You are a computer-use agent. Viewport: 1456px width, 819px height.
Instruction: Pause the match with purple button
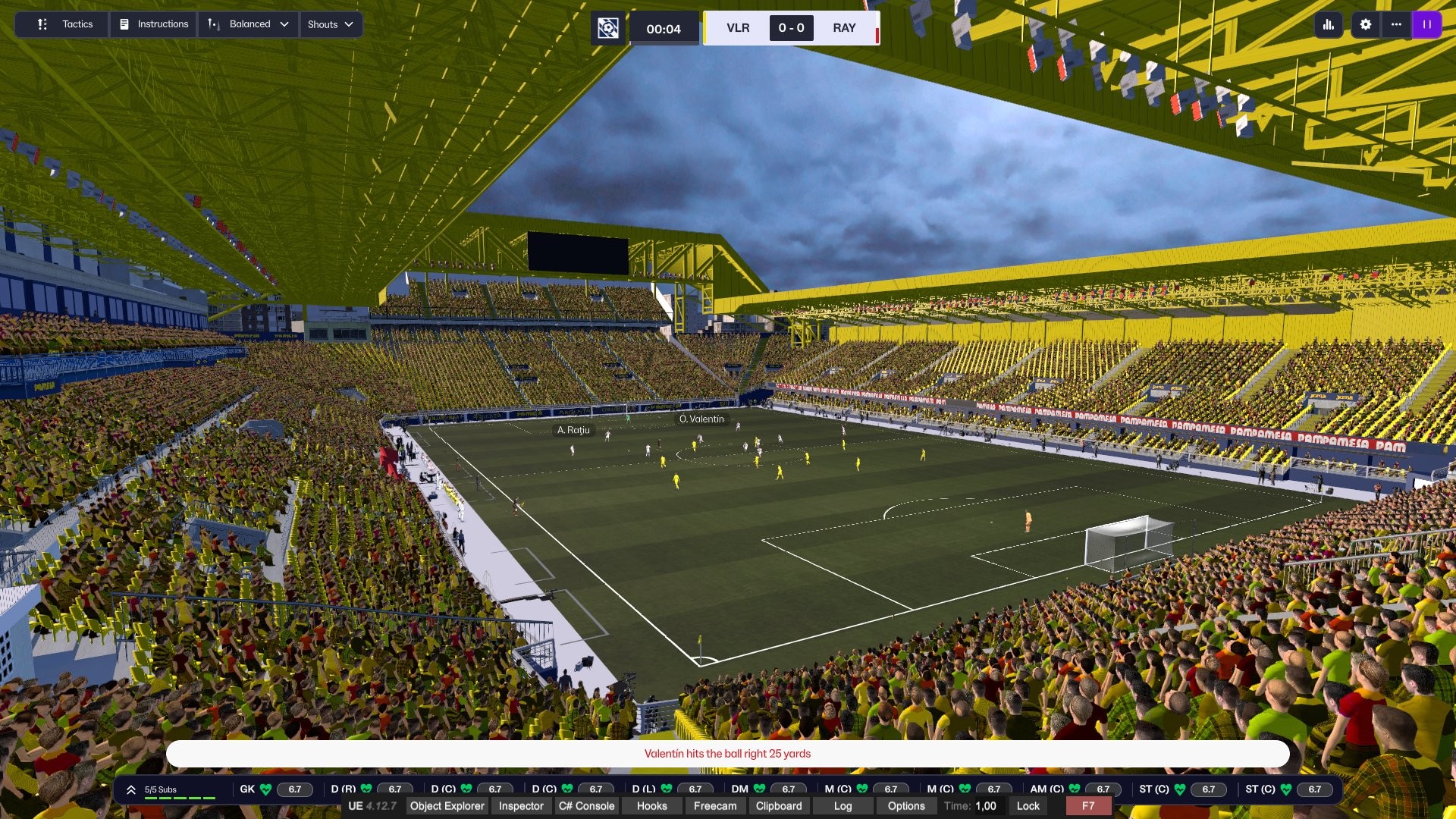pos(1426,24)
